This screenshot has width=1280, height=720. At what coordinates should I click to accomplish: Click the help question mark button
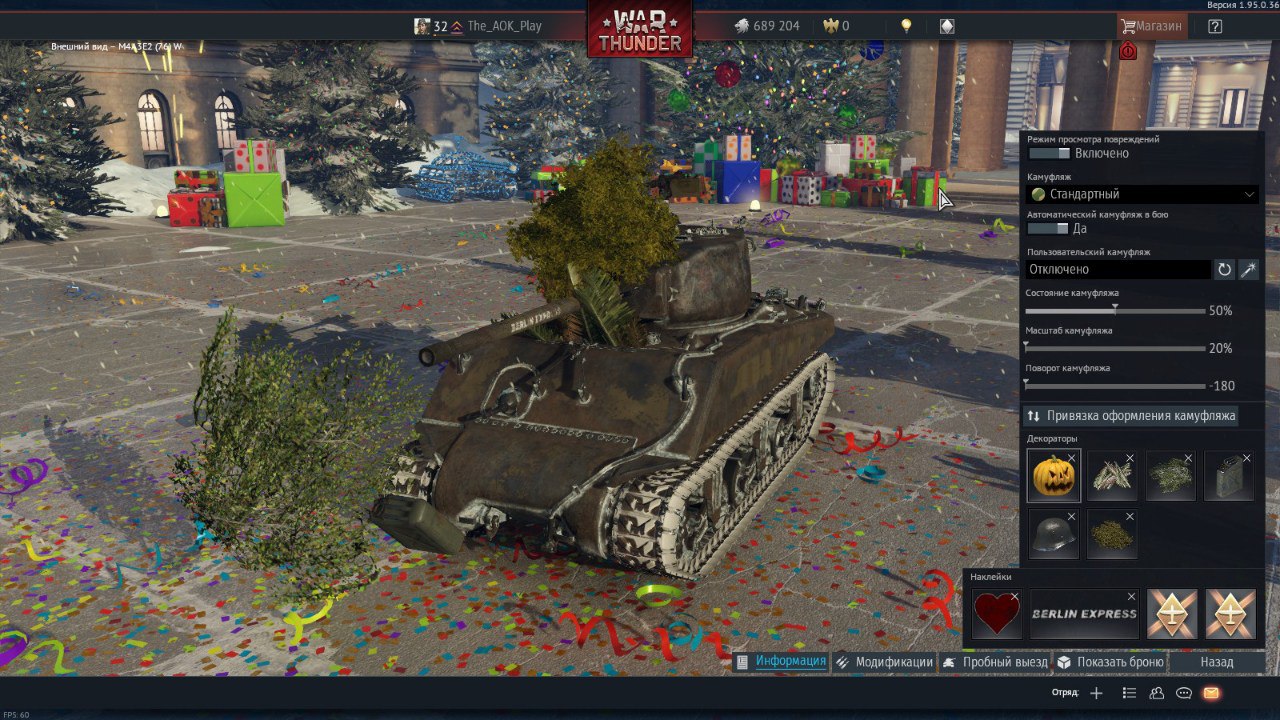click(x=1215, y=26)
